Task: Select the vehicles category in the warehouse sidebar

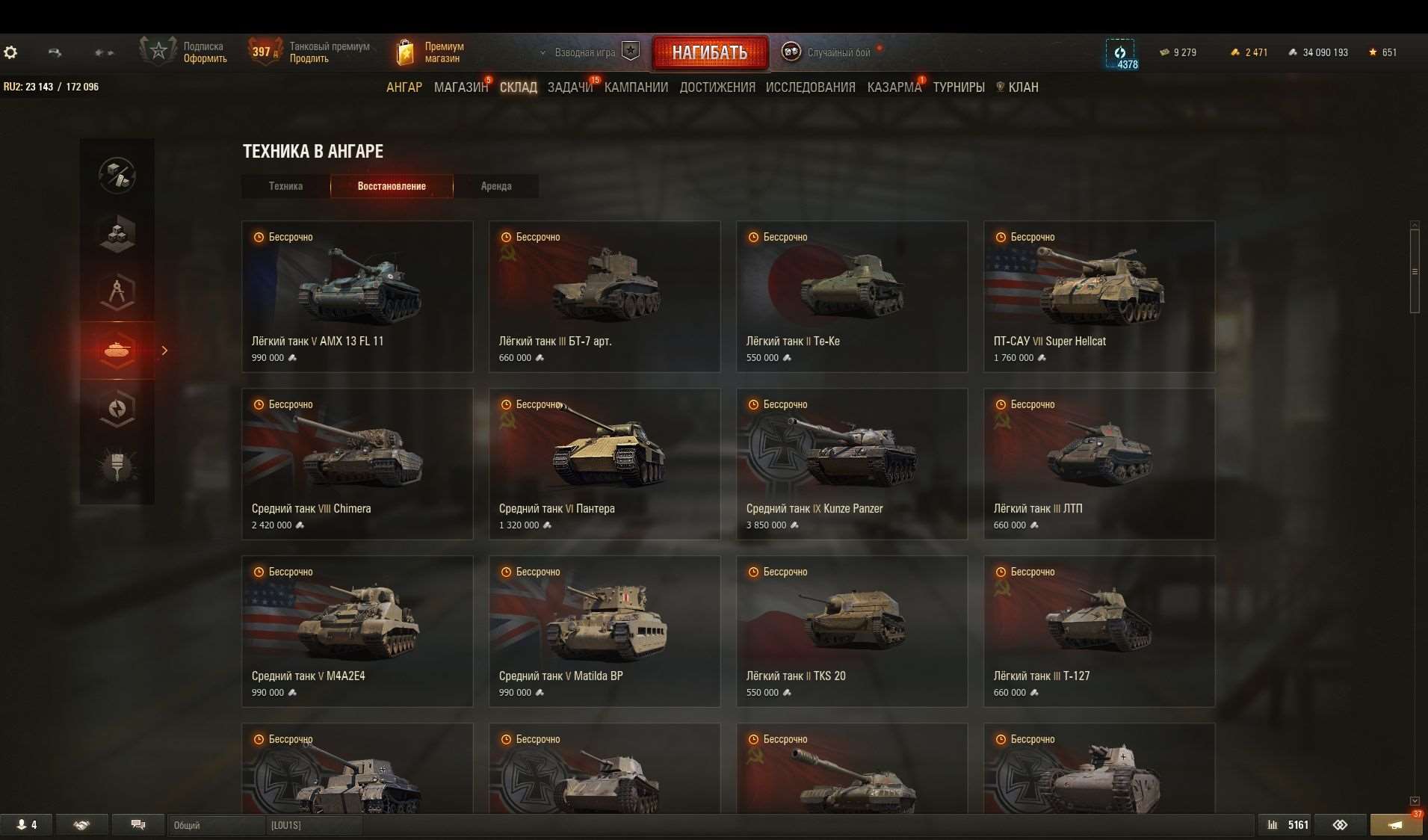Action: (117, 350)
